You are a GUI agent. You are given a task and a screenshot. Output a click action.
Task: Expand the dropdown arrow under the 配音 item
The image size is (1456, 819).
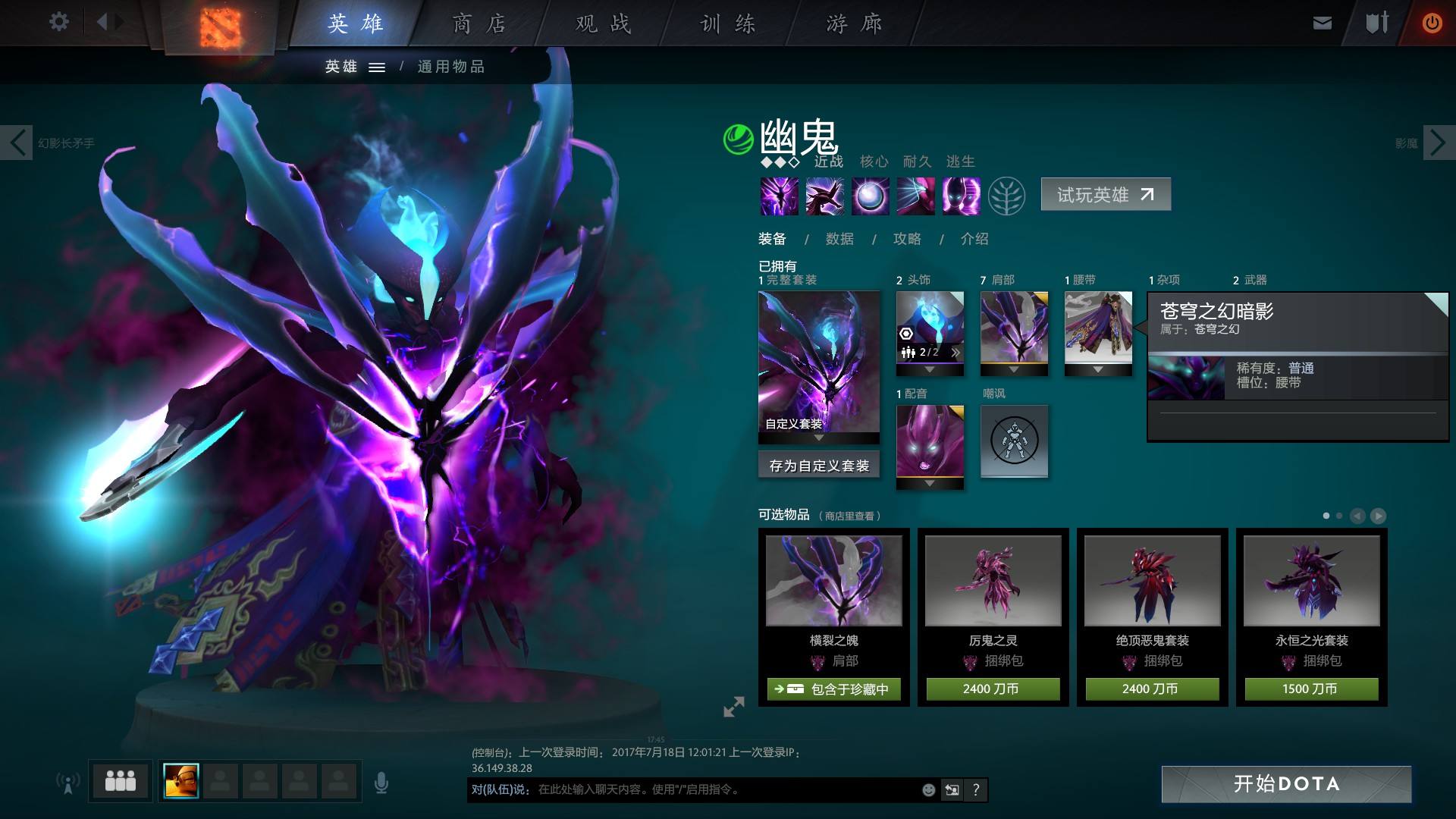(930, 482)
